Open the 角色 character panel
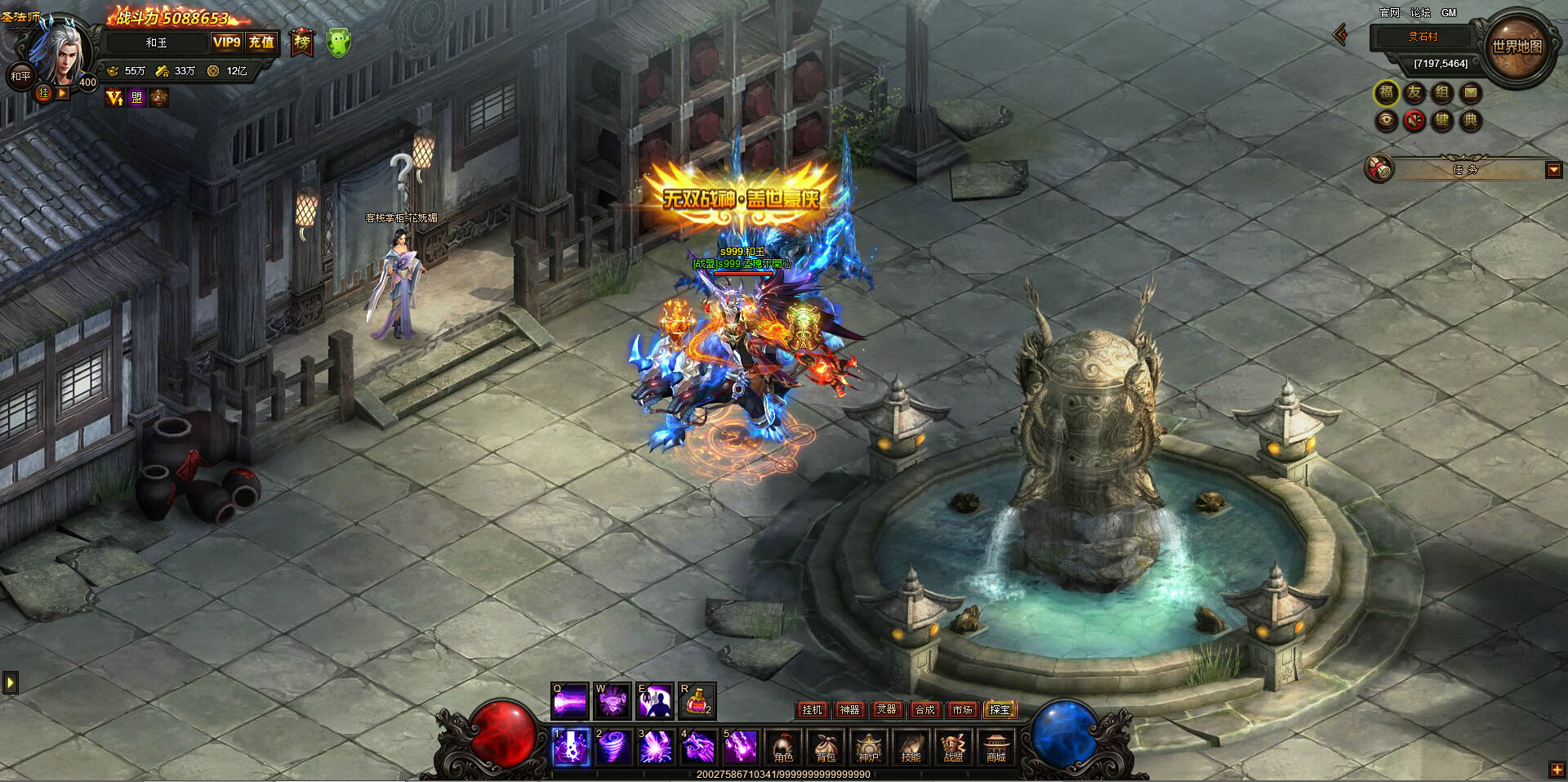 coord(783,748)
